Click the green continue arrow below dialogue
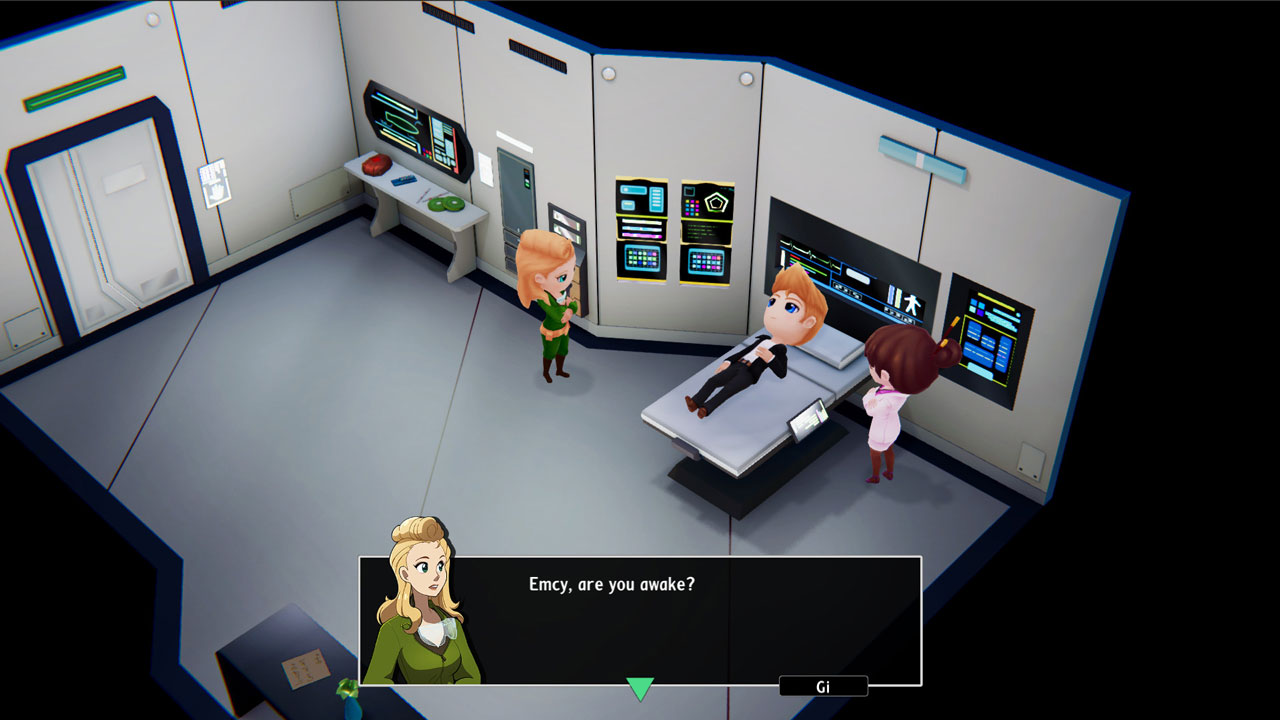 pyautogui.click(x=638, y=686)
